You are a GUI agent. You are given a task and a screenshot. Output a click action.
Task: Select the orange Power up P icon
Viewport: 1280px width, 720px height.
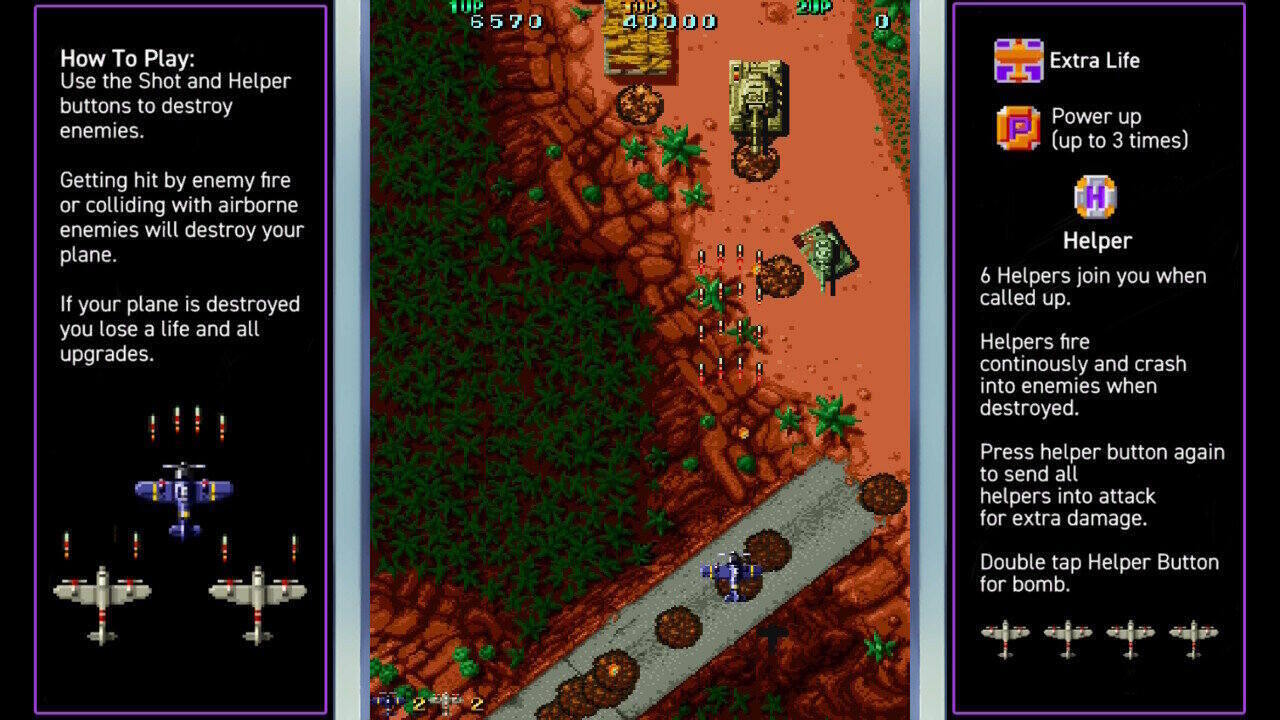1018,128
